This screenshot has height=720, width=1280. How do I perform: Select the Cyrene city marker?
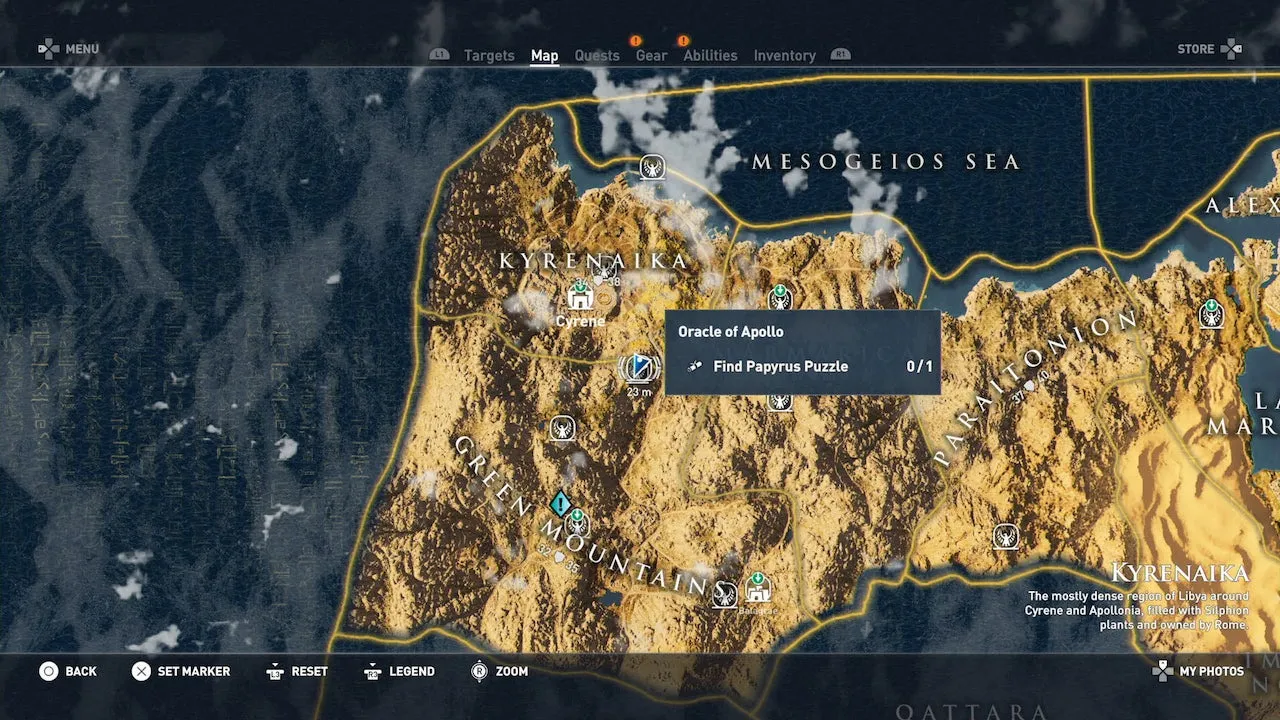[580, 297]
